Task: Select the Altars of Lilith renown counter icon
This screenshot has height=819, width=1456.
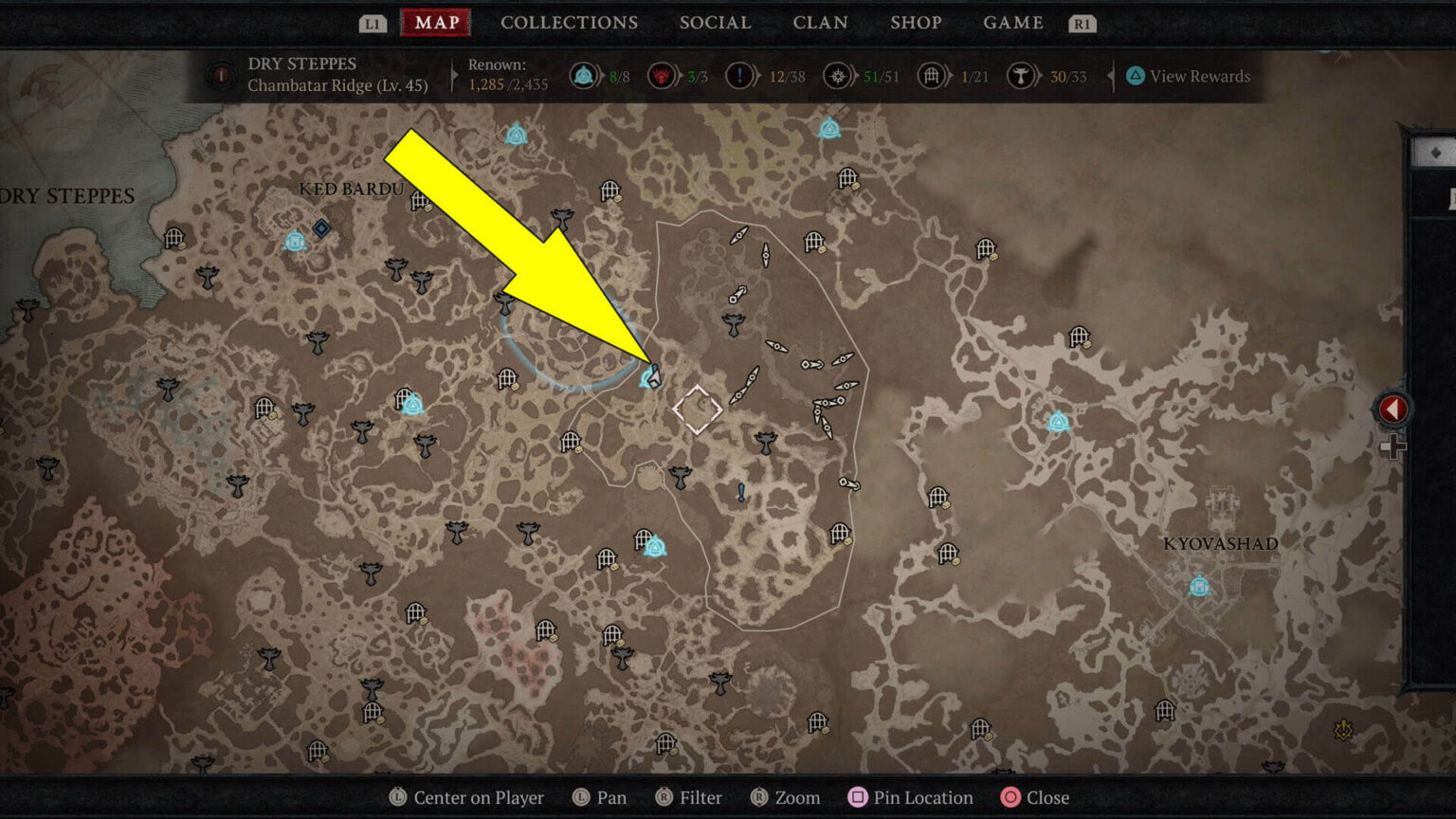Action: click(1021, 76)
